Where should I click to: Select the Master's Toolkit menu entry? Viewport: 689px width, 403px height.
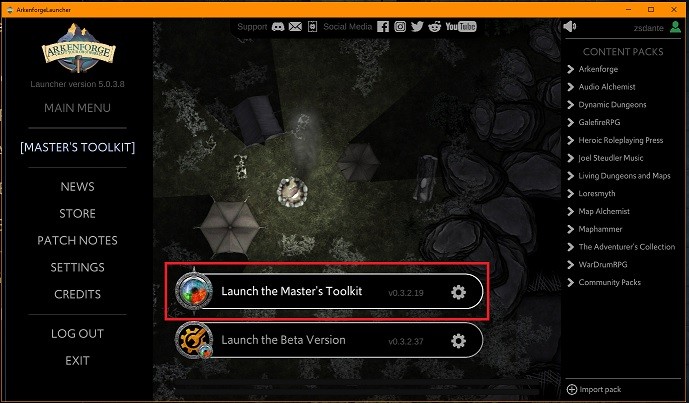coord(77,148)
